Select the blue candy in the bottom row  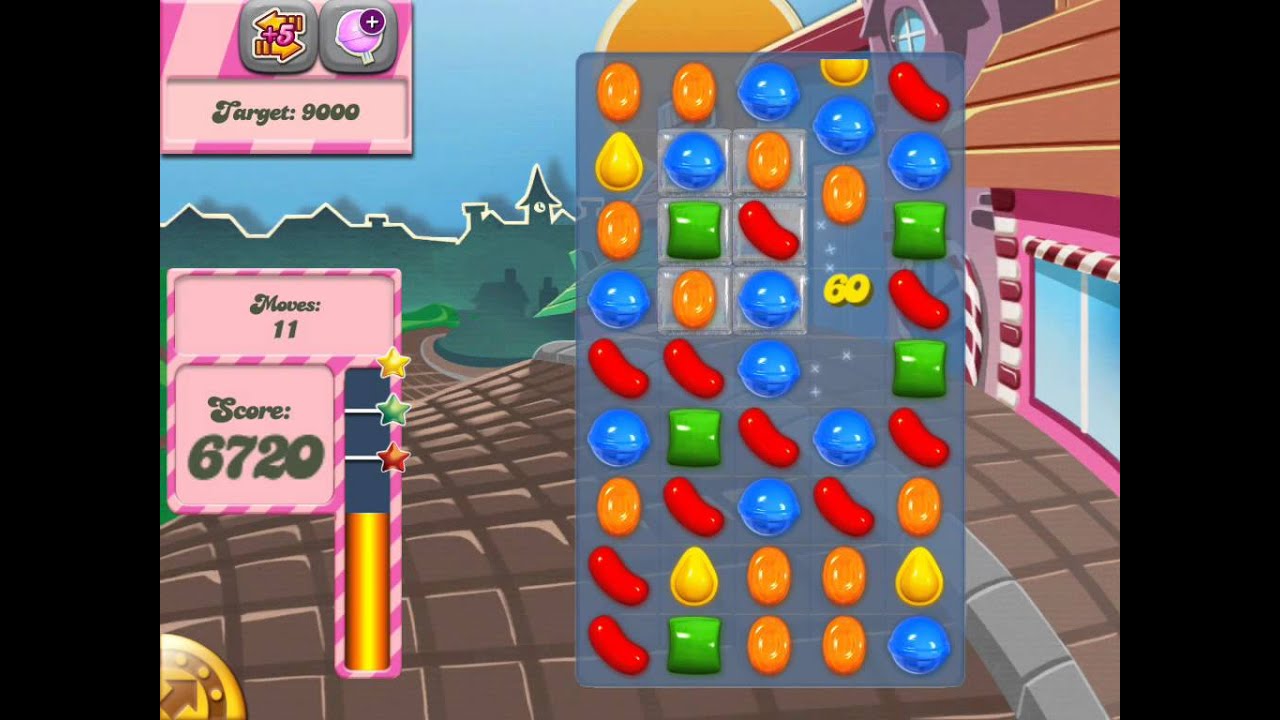(919, 644)
